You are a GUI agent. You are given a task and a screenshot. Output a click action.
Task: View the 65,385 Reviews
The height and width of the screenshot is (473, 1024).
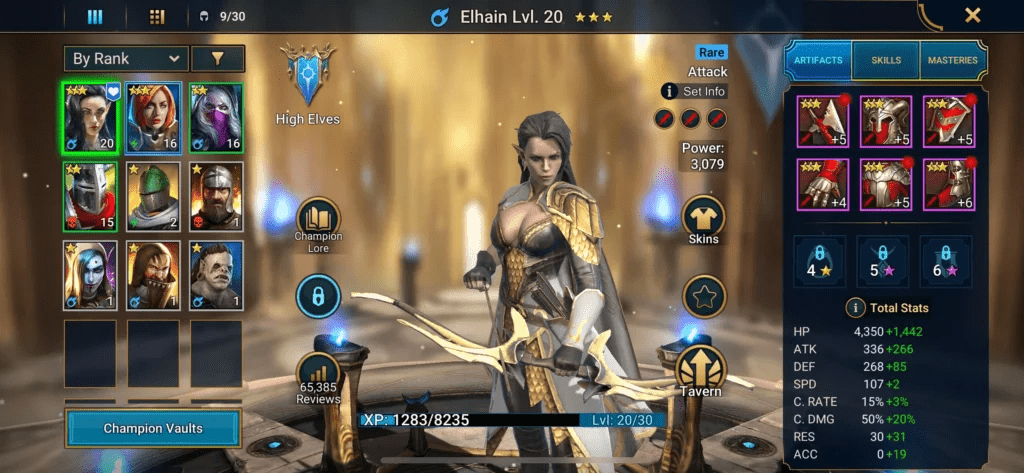tap(318, 376)
